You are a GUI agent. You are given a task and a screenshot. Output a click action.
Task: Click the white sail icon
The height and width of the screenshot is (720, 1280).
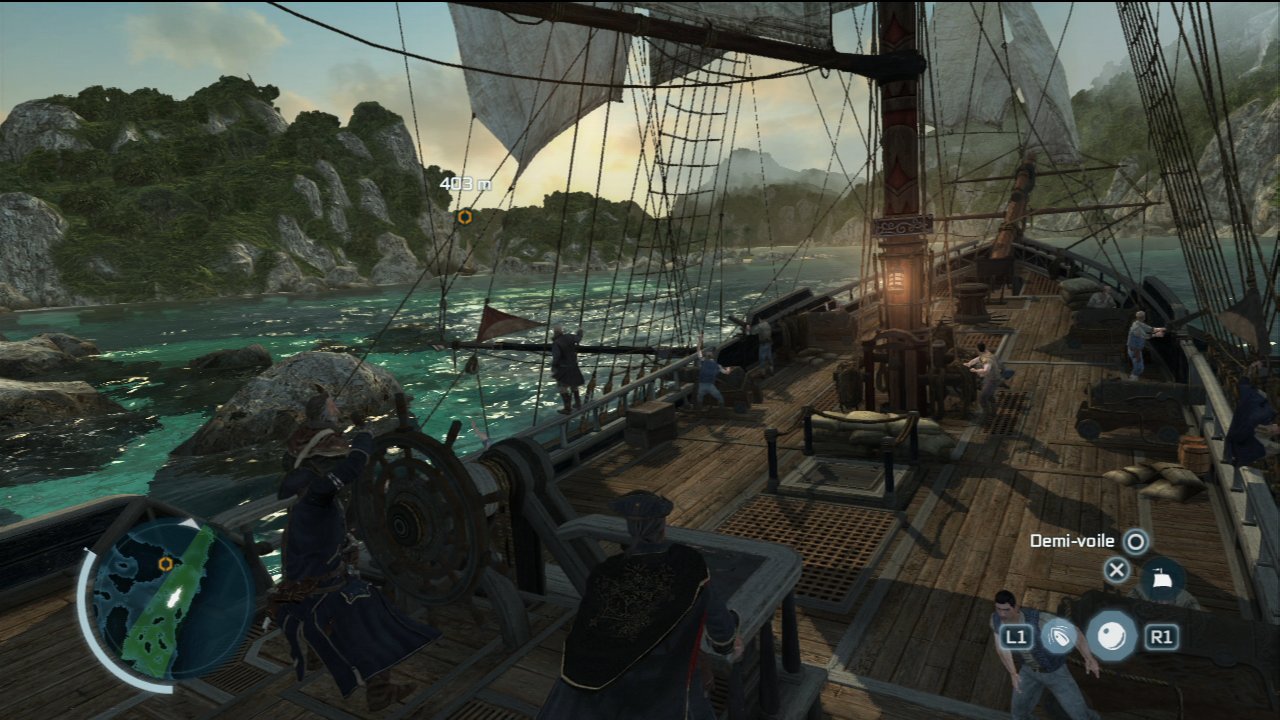click(x=1161, y=578)
